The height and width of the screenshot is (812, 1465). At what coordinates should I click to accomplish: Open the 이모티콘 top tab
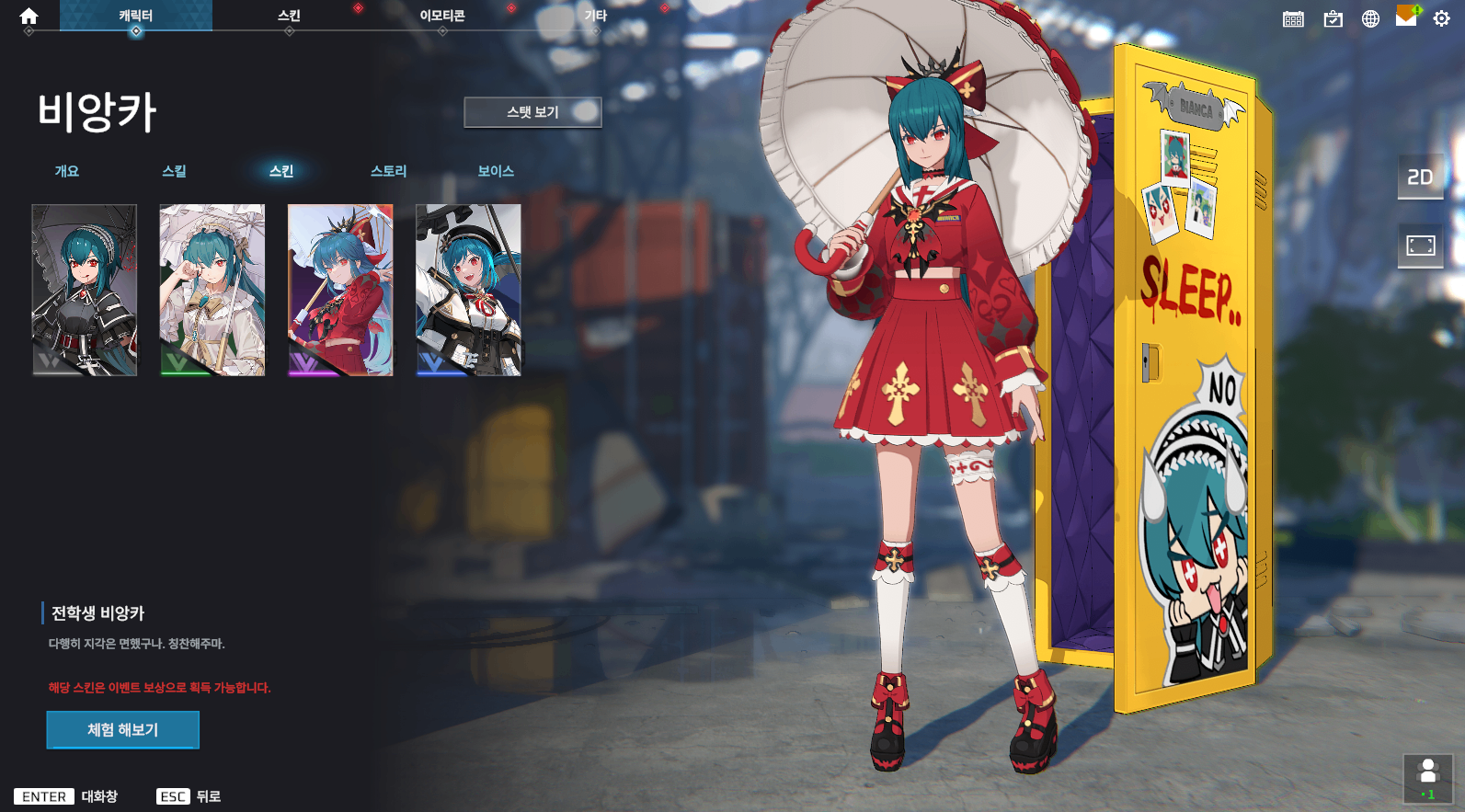pyautogui.click(x=442, y=16)
